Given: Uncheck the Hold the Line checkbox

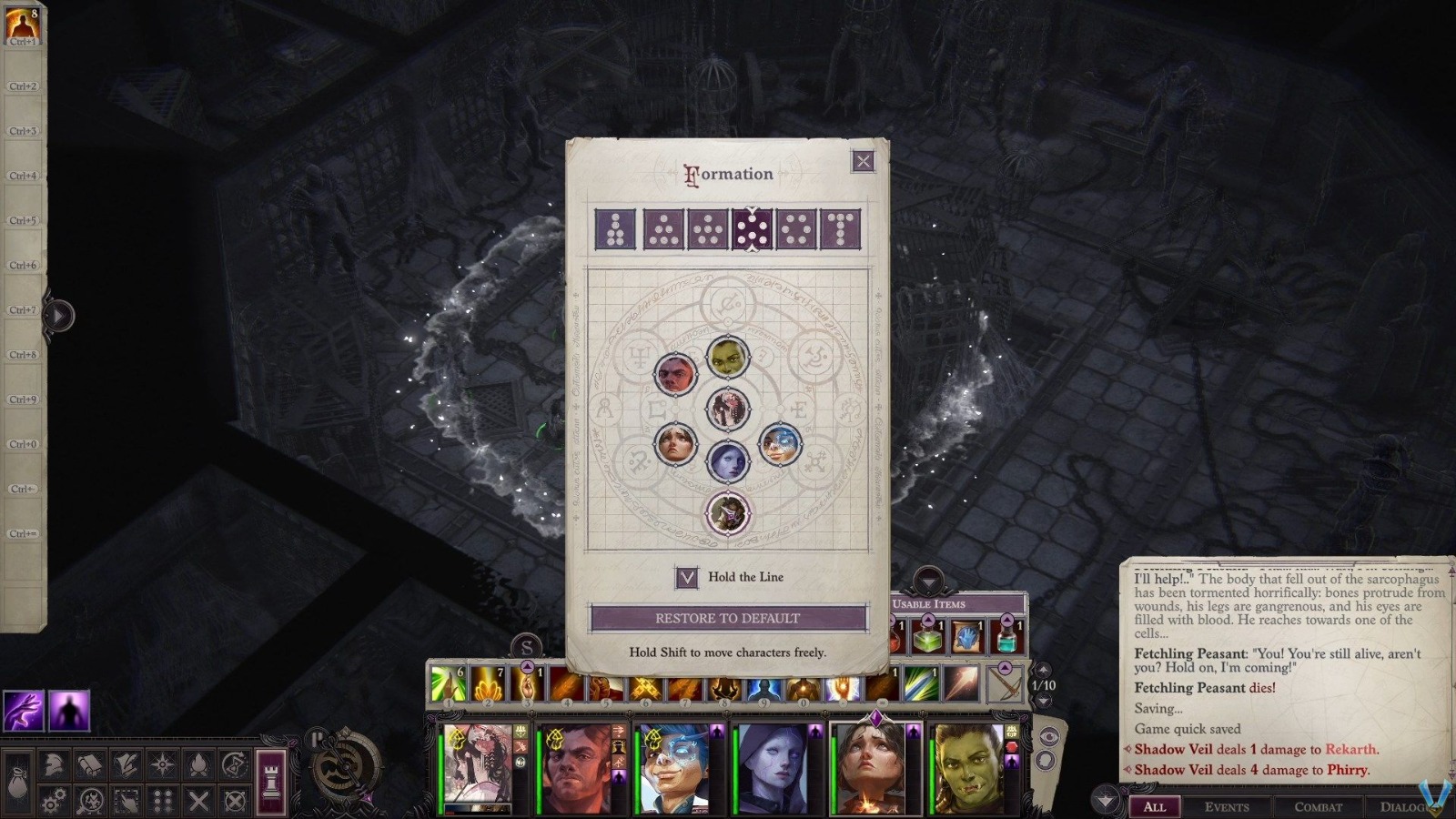Looking at the screenshot, I should 688,577.
